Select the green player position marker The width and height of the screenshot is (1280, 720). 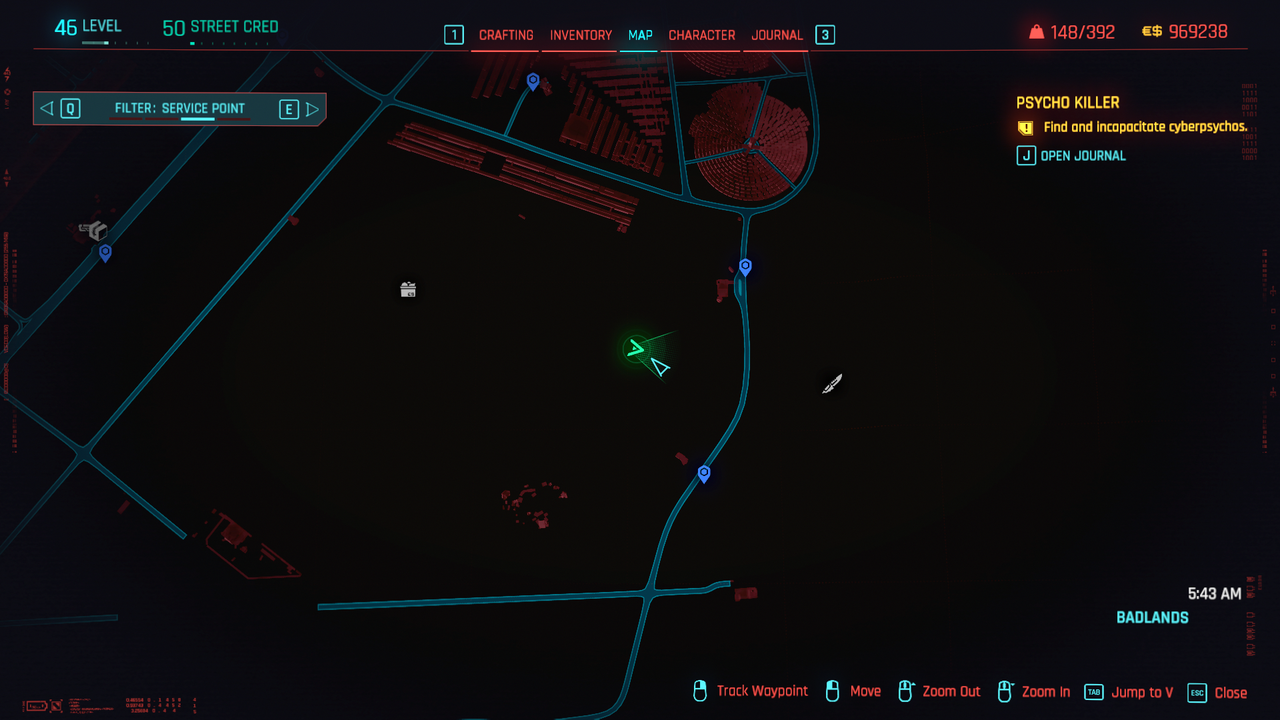pyautogui.click(x=635, y=349)
